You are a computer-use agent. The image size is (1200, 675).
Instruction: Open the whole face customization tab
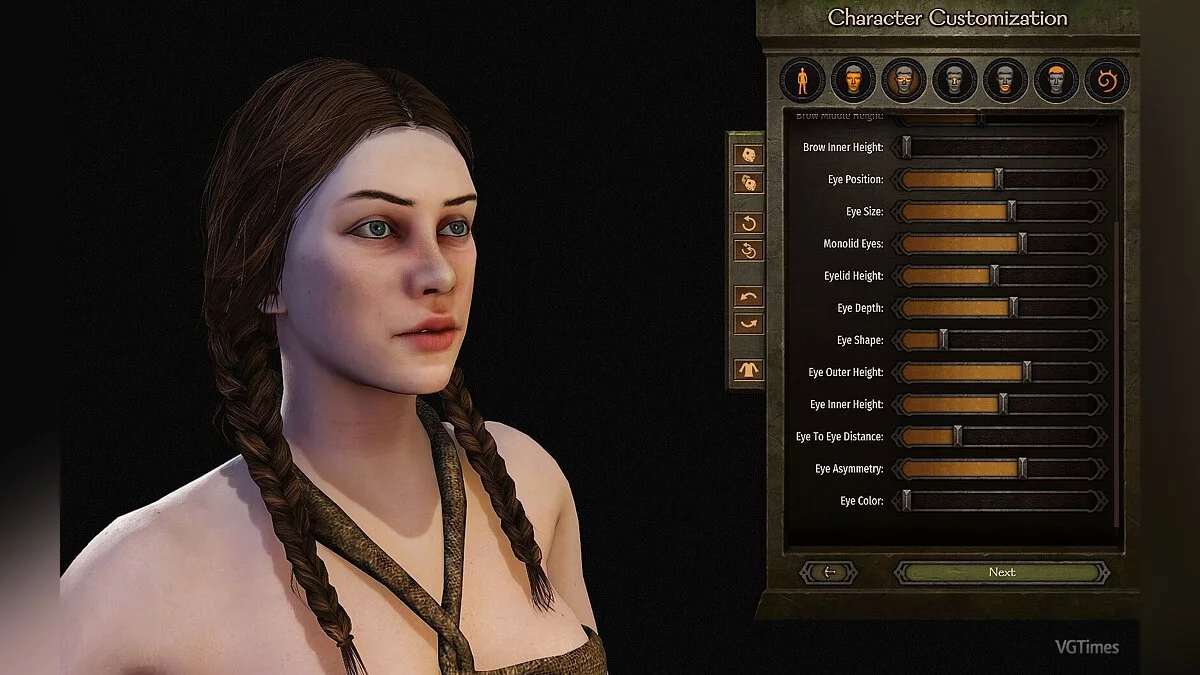pos(853,80)
